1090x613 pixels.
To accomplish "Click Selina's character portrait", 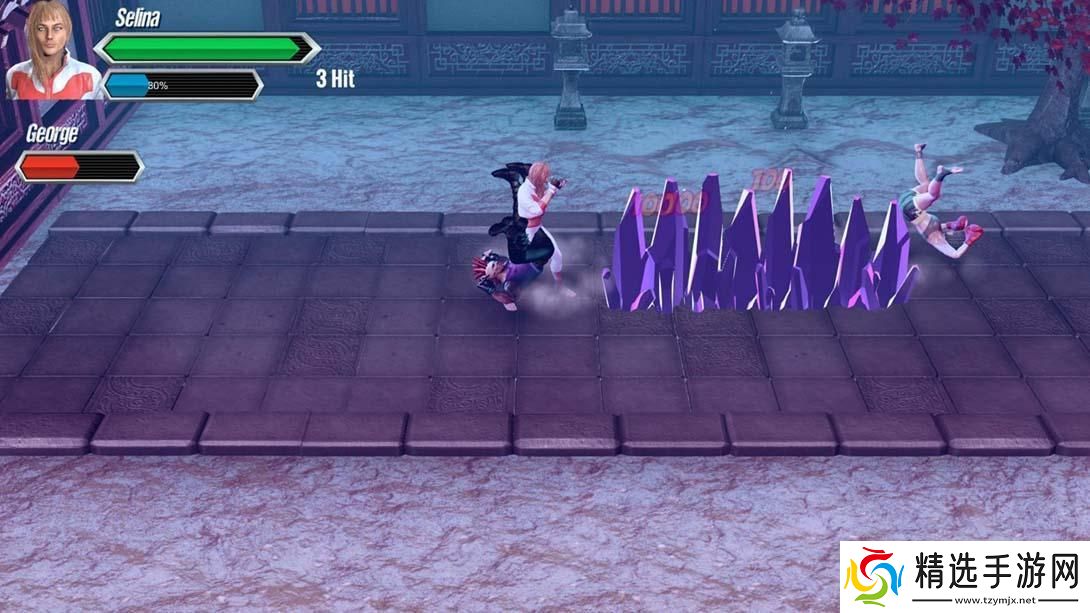I will click(x=52, y=50).
